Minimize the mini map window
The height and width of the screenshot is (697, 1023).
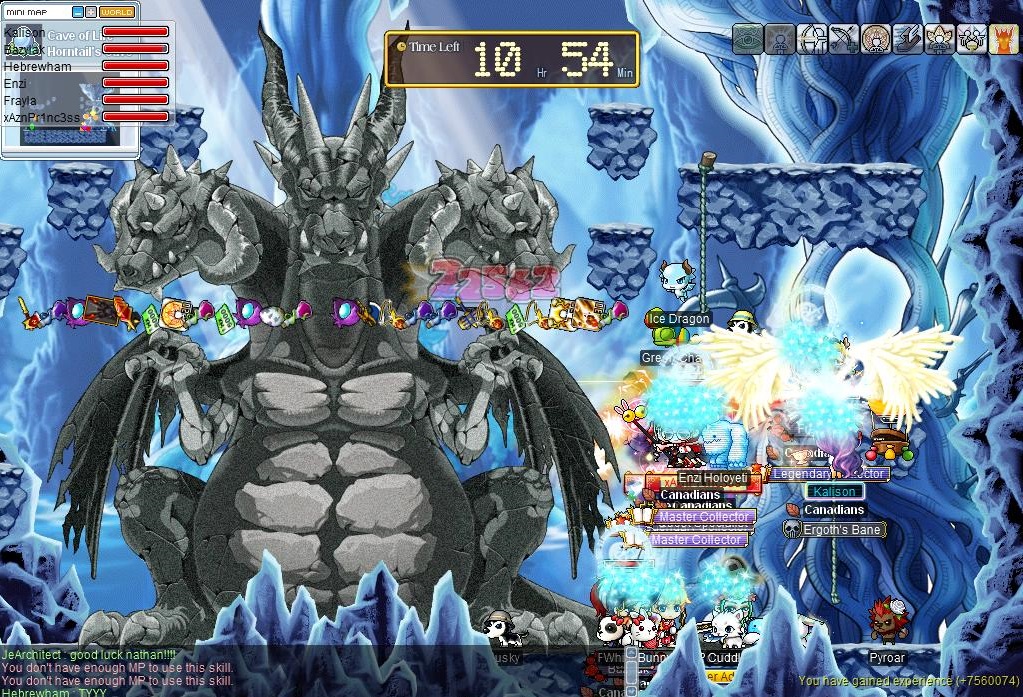coord(78,12)
